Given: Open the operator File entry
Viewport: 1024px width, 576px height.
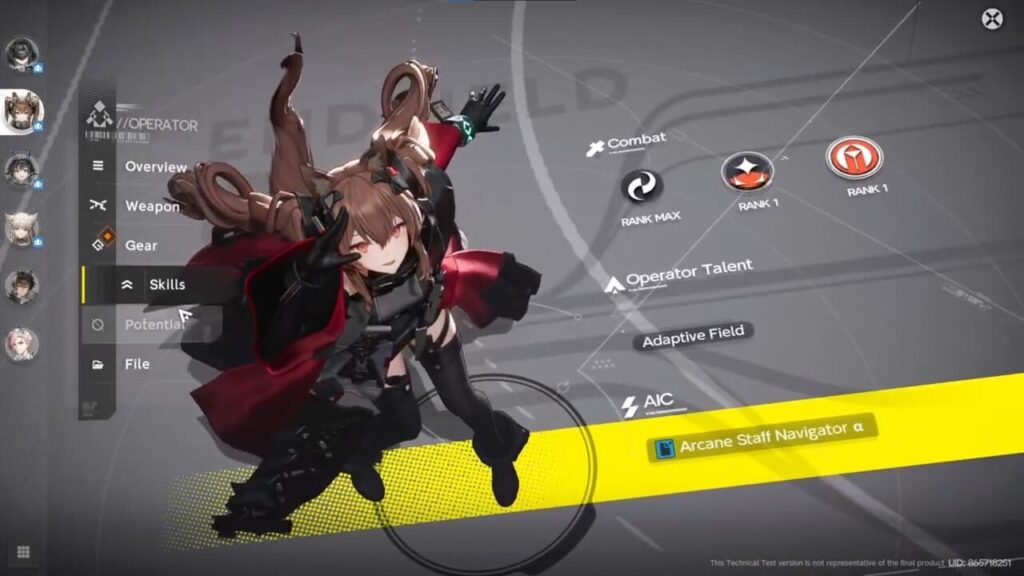Looking at the screenshot, I should [137, 364].
